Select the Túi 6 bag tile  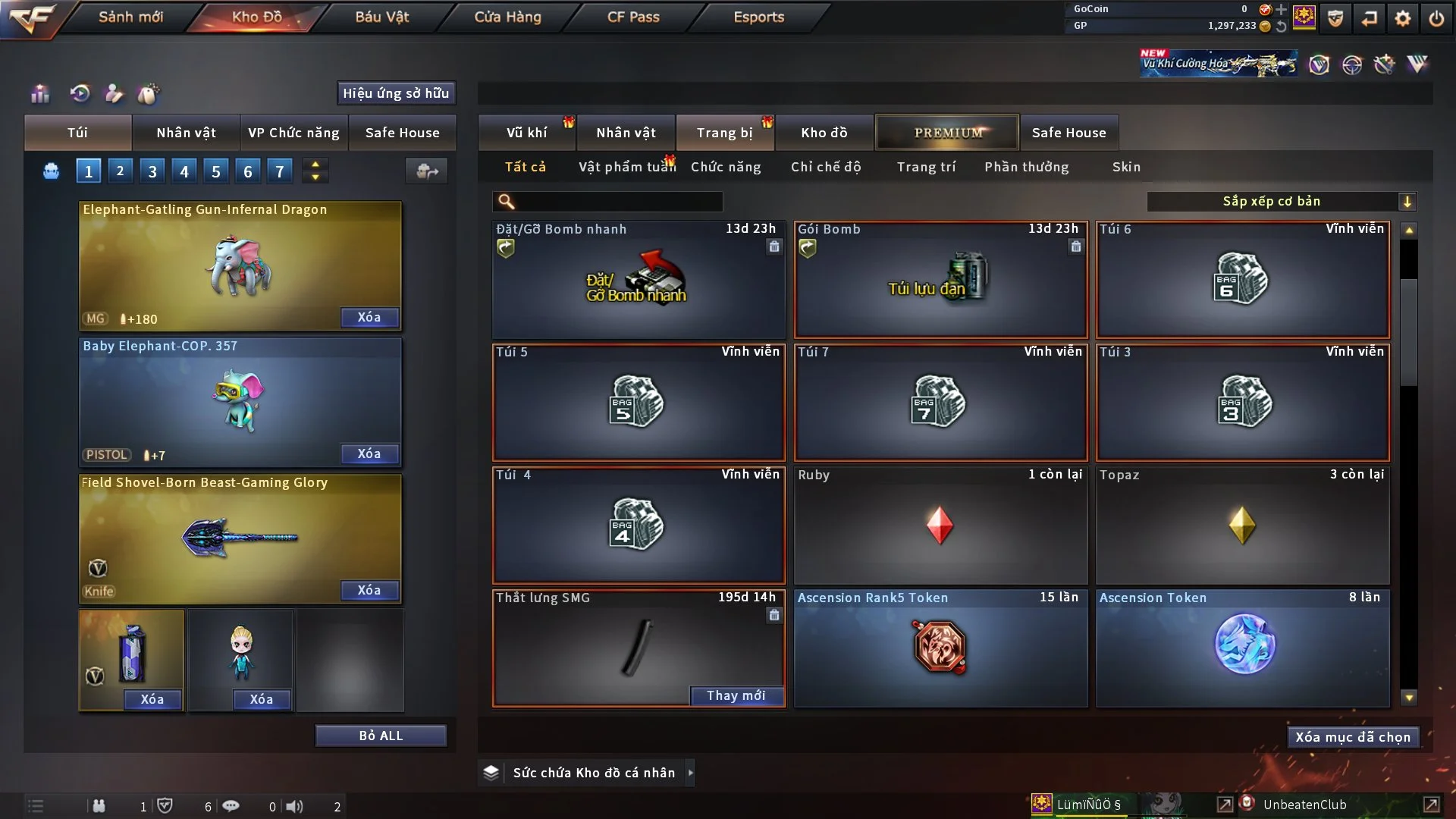[x=1242, y=279]
